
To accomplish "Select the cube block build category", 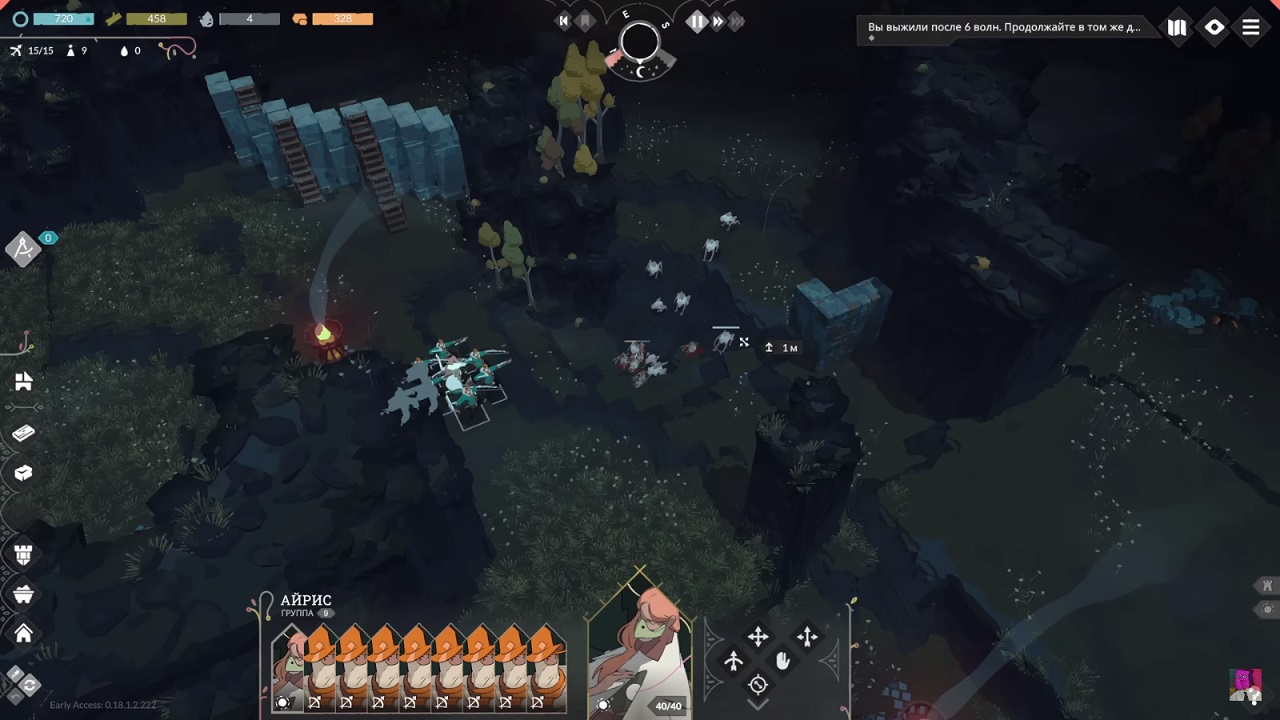I will coord(24,473).
